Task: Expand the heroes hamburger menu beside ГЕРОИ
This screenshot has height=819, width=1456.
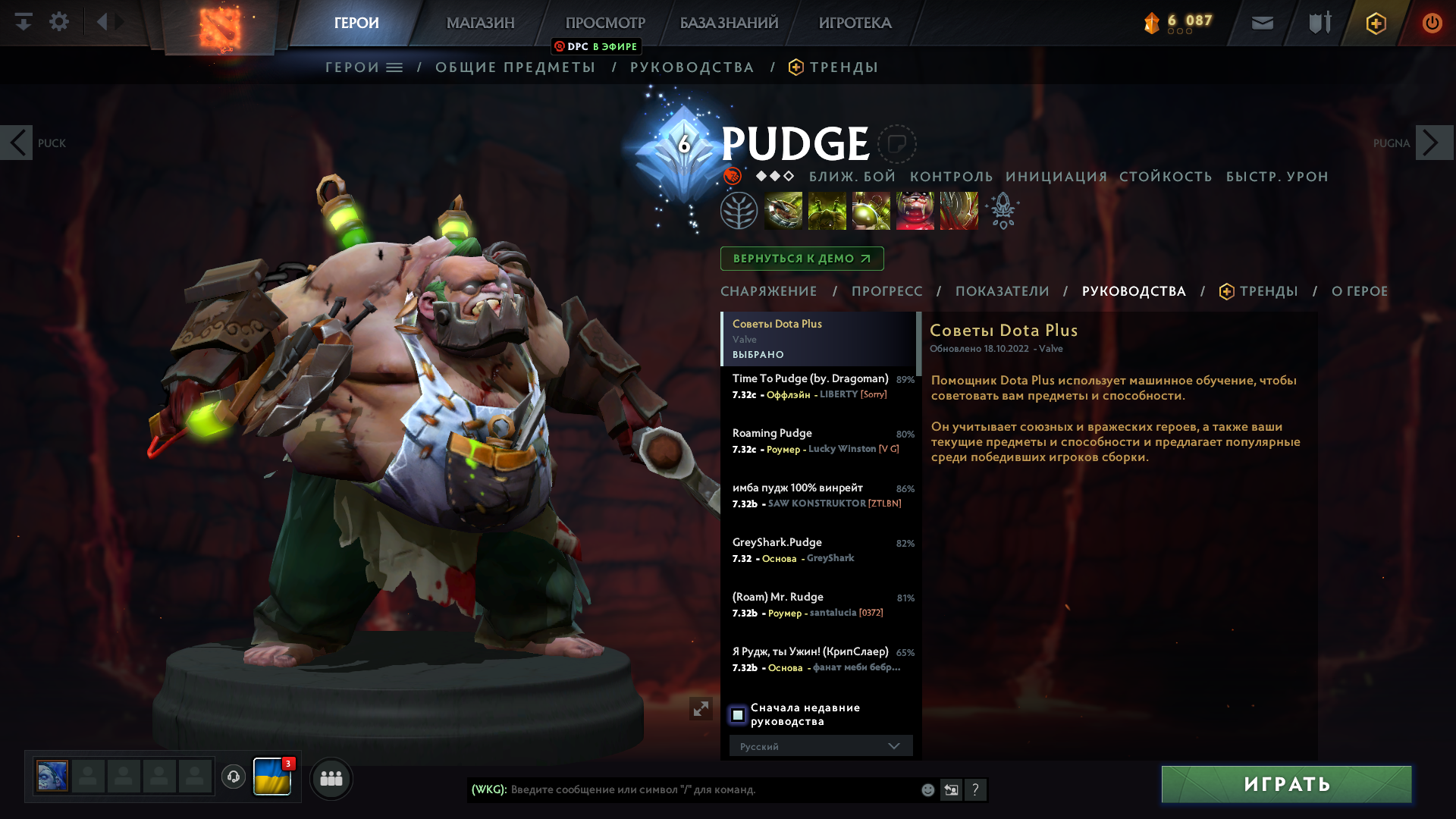Action: [x=394, y=67]
